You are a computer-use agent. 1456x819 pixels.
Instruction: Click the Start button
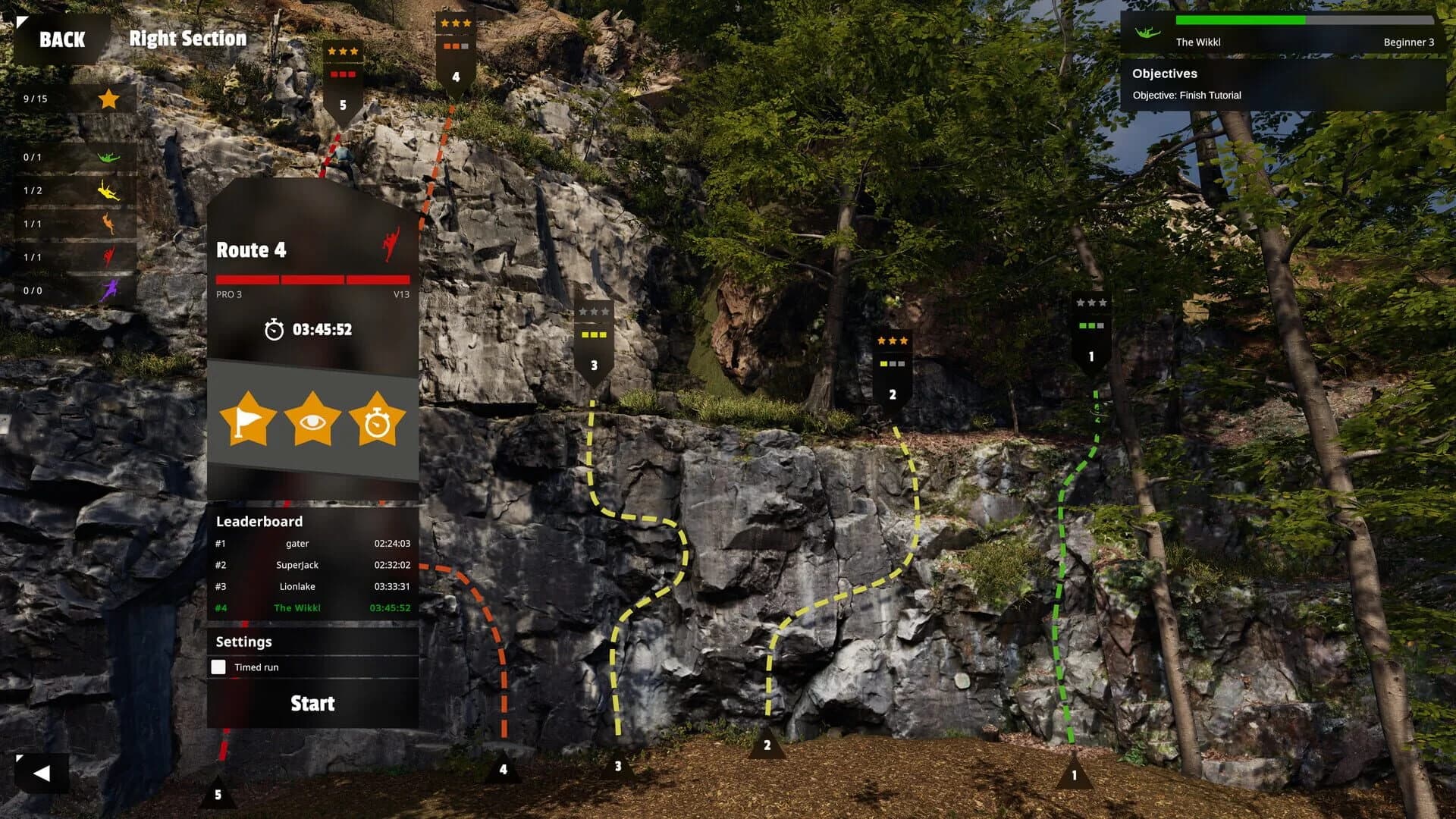click(x=312, y=704)
